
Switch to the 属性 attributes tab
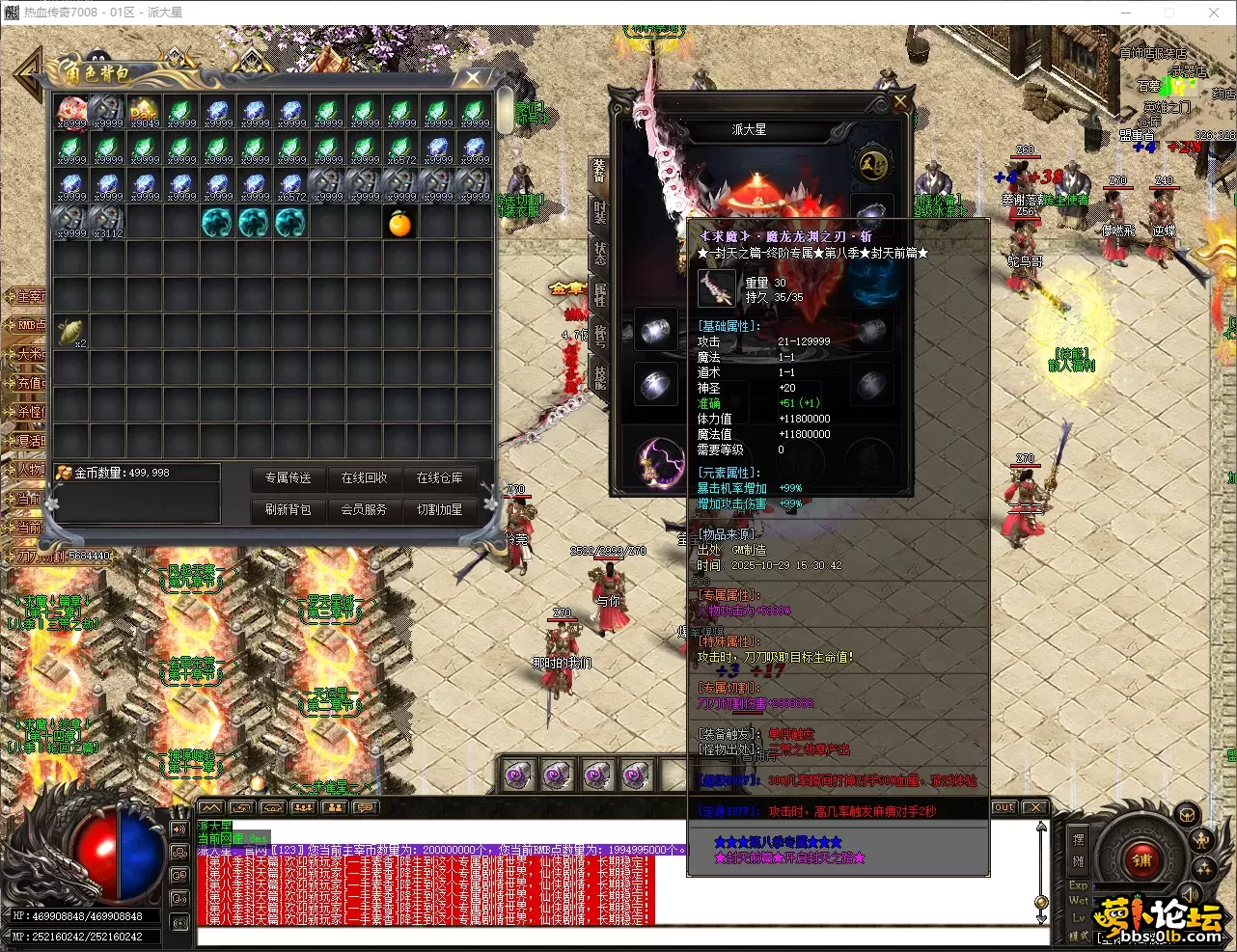pyautogui.click(x=599, y=294)
